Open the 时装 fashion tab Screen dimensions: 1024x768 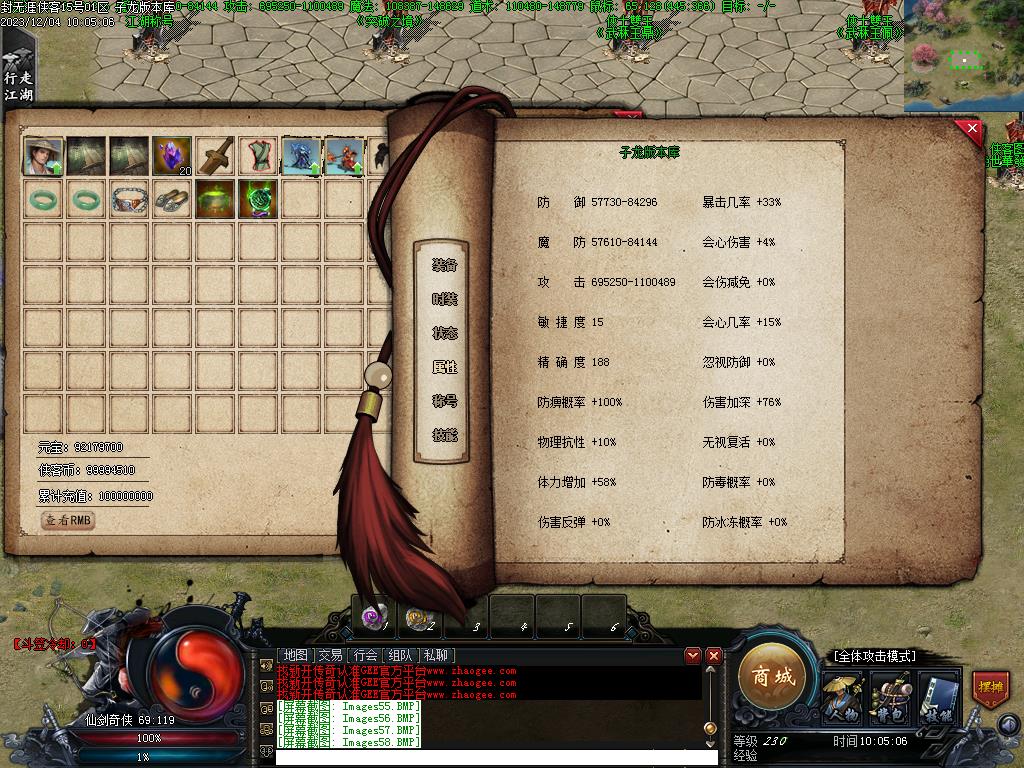pos(445,299)
